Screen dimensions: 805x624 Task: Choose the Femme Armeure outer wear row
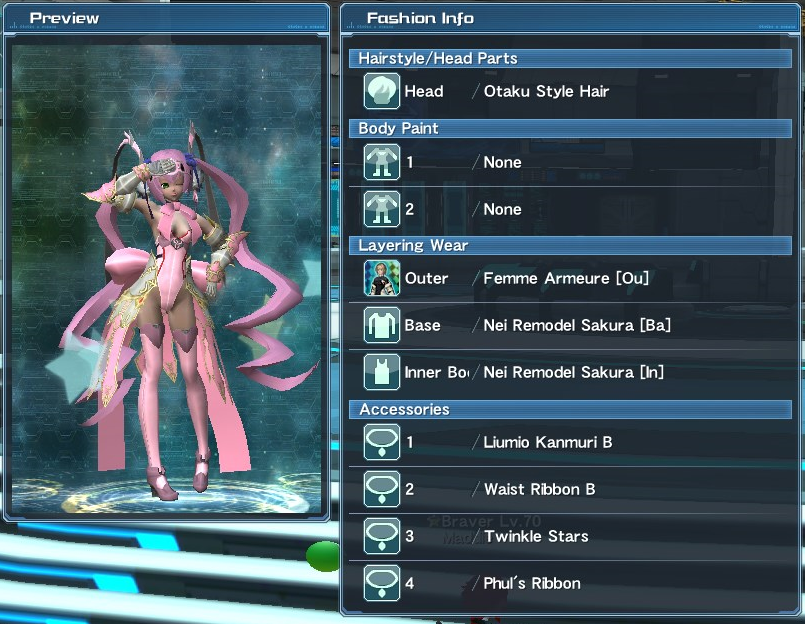tap(570, 278)
